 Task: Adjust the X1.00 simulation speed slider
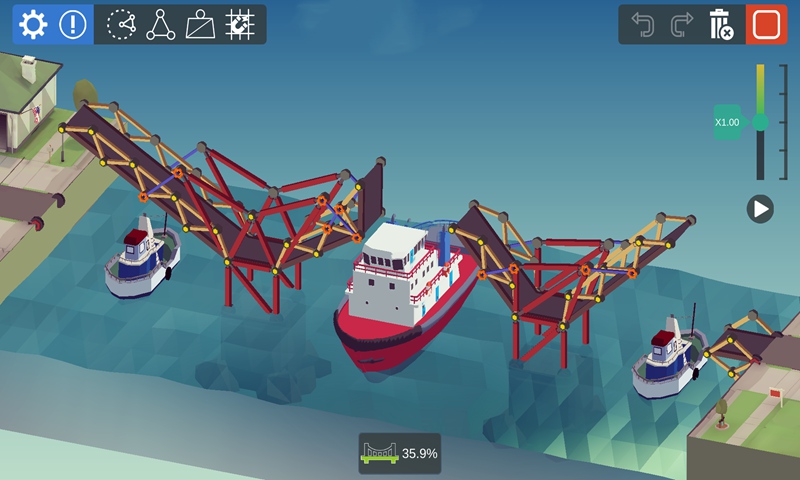click(760, 122)
